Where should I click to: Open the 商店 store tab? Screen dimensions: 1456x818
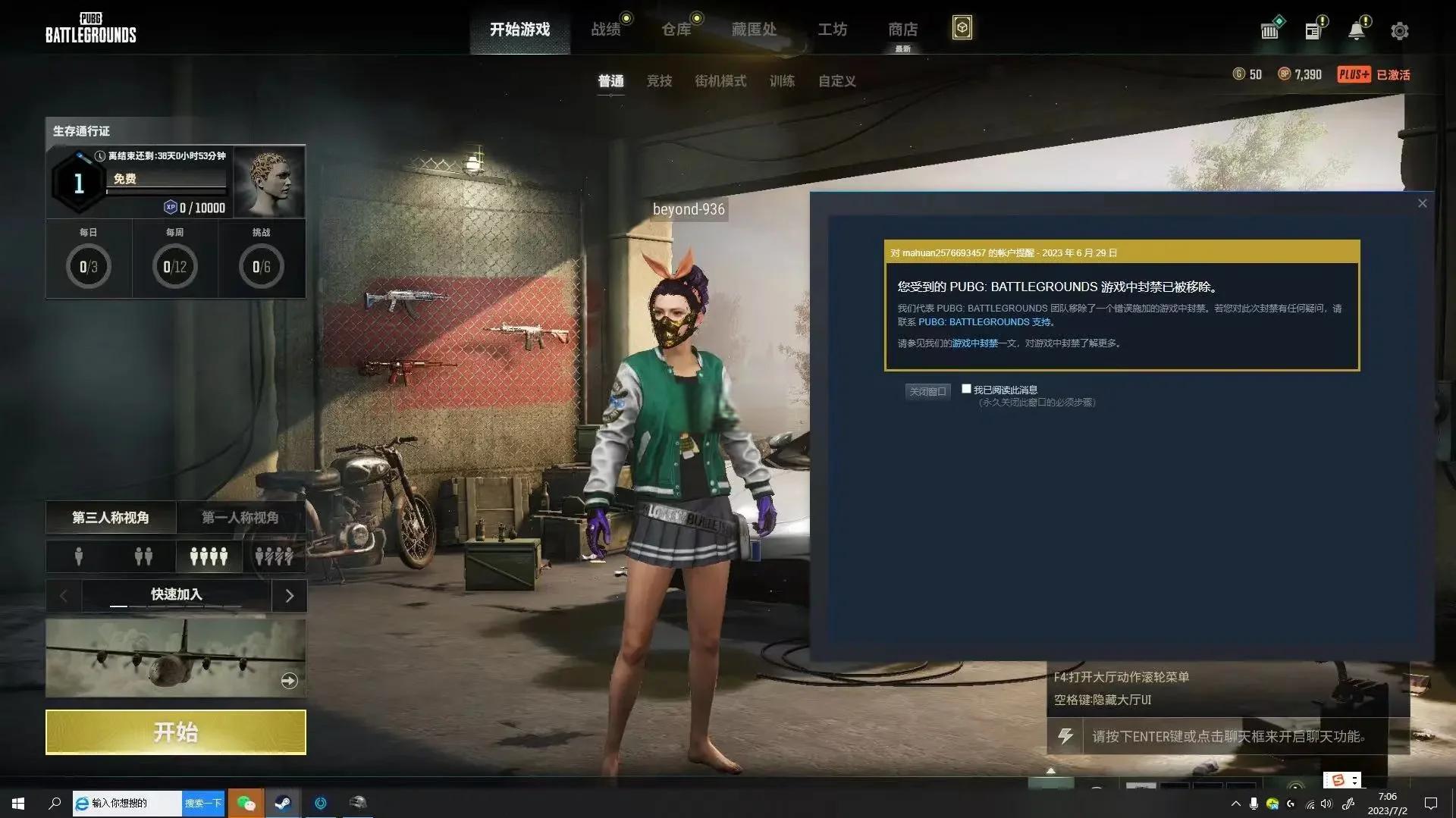click(902, 30)
